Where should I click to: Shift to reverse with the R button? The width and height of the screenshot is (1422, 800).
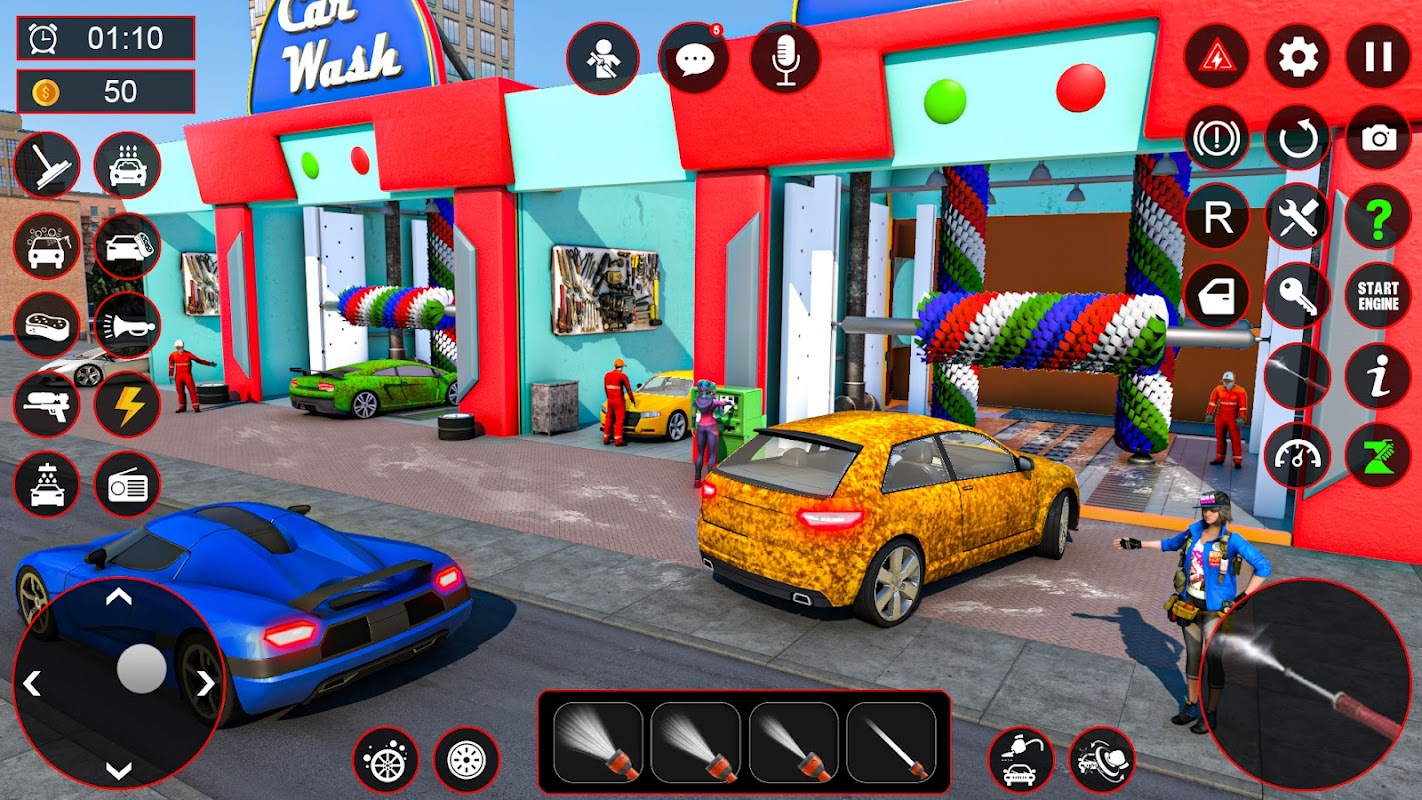pos(1217,217)
